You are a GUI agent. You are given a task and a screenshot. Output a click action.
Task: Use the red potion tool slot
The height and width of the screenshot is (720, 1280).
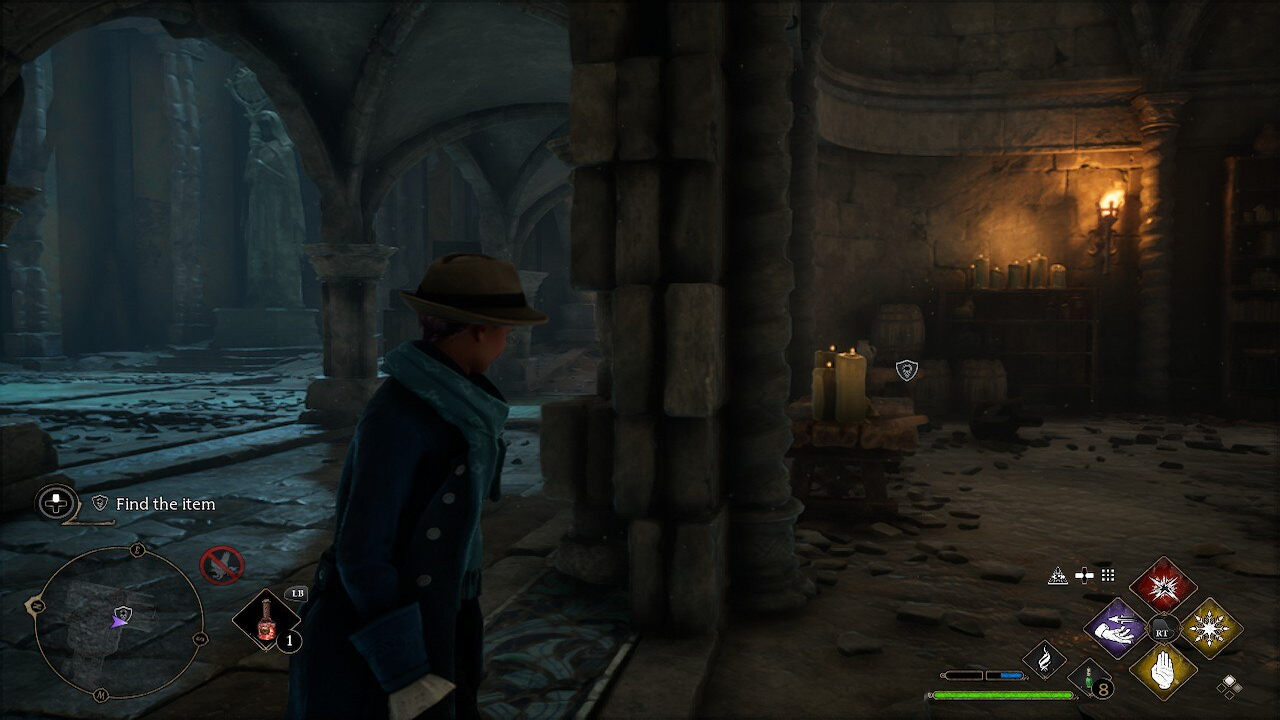tap(266, 620)
